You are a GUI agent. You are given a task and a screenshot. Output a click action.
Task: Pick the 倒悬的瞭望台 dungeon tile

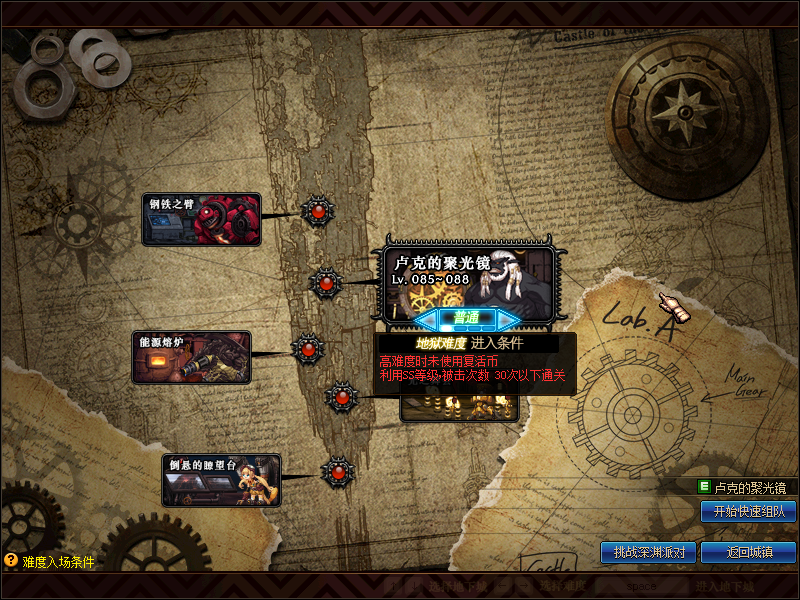[221, 480]
